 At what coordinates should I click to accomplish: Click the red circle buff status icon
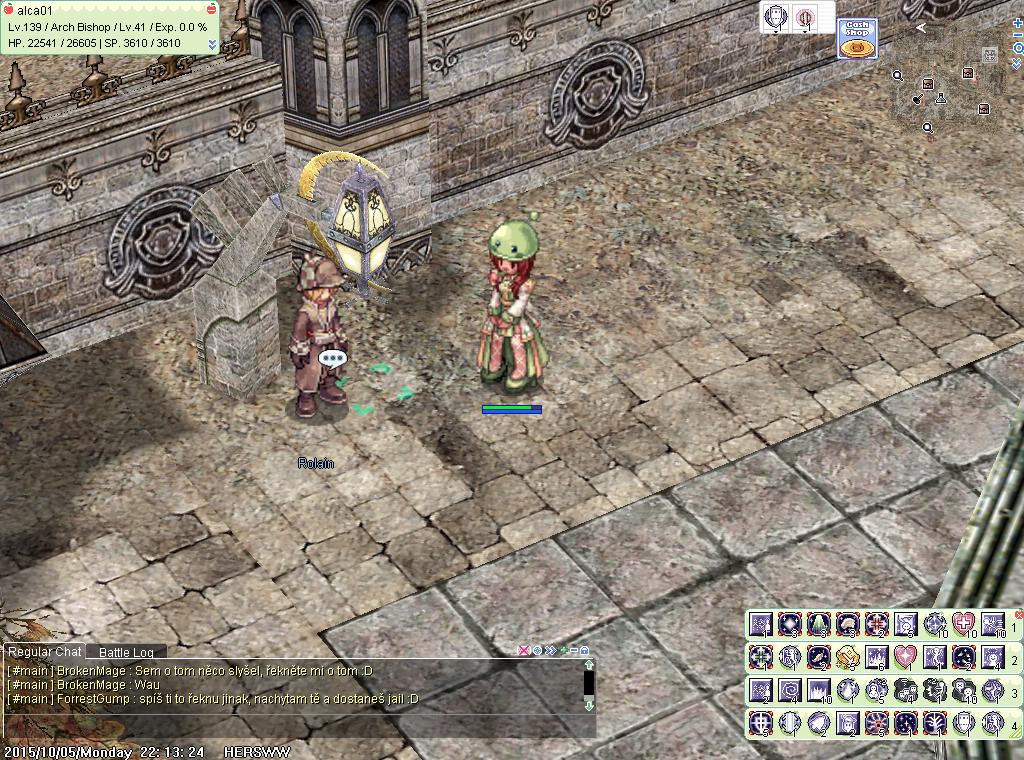coord(805,17)
